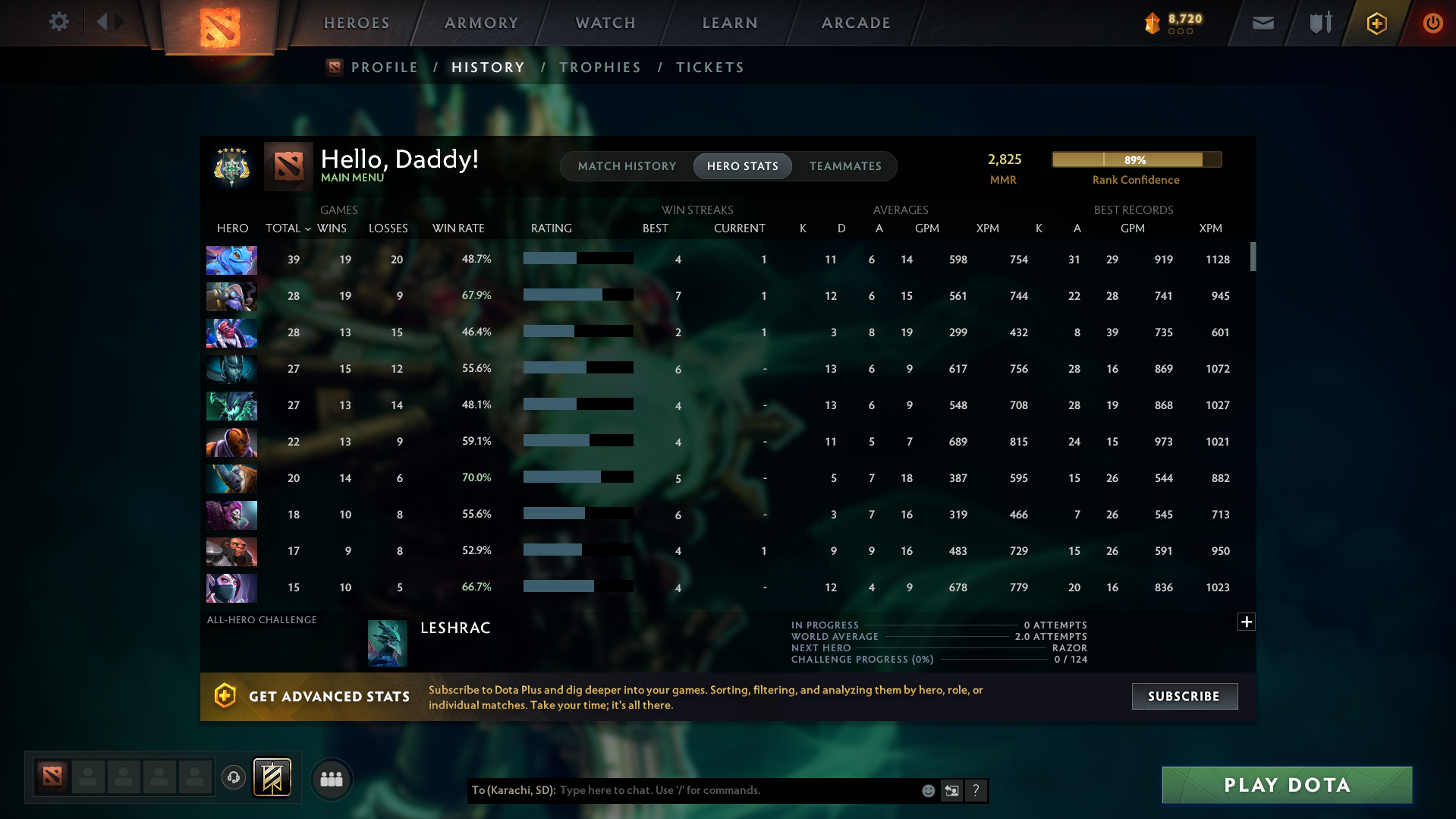Click the Rank Confidence progress bar
Viewport: 1456px width, 819px height.
1136,159
